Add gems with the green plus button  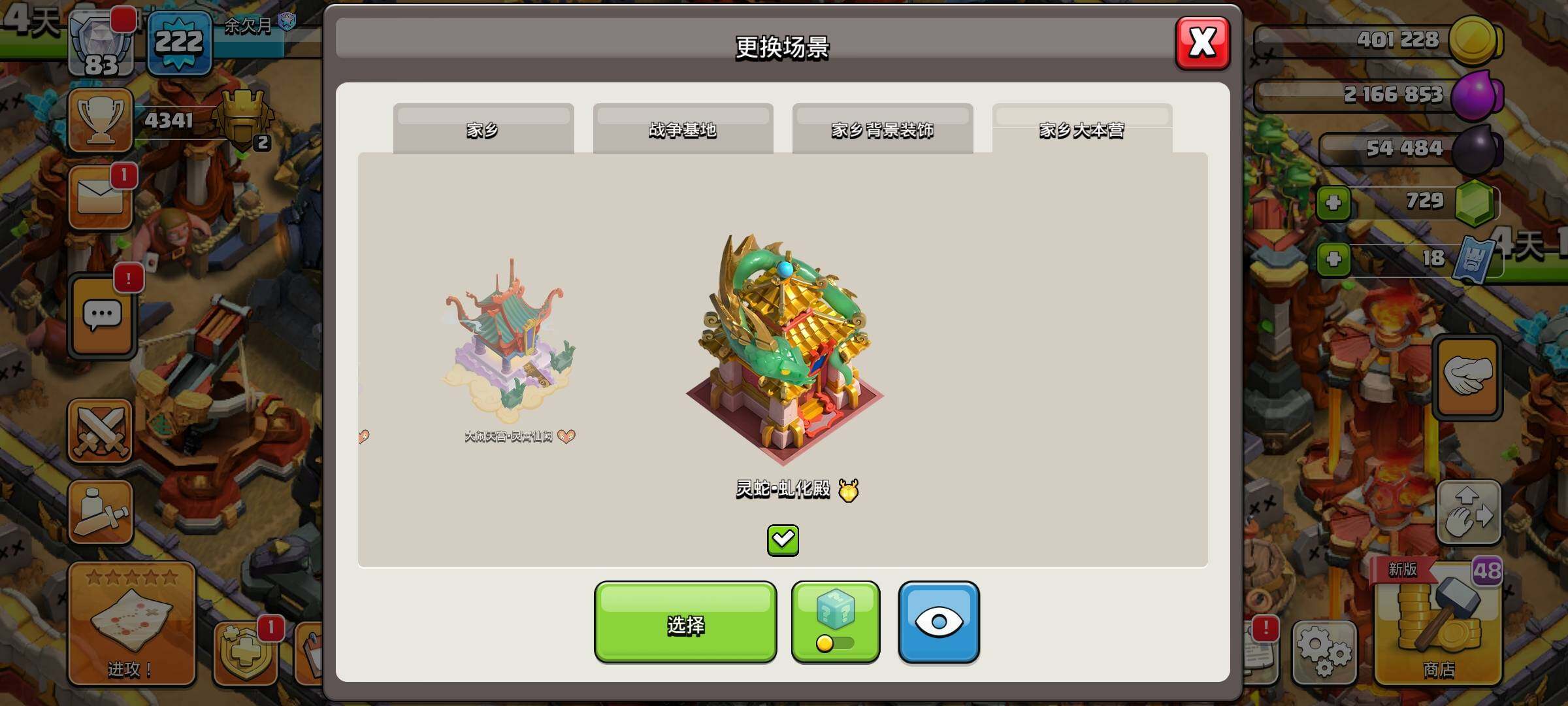point(1333,203)
